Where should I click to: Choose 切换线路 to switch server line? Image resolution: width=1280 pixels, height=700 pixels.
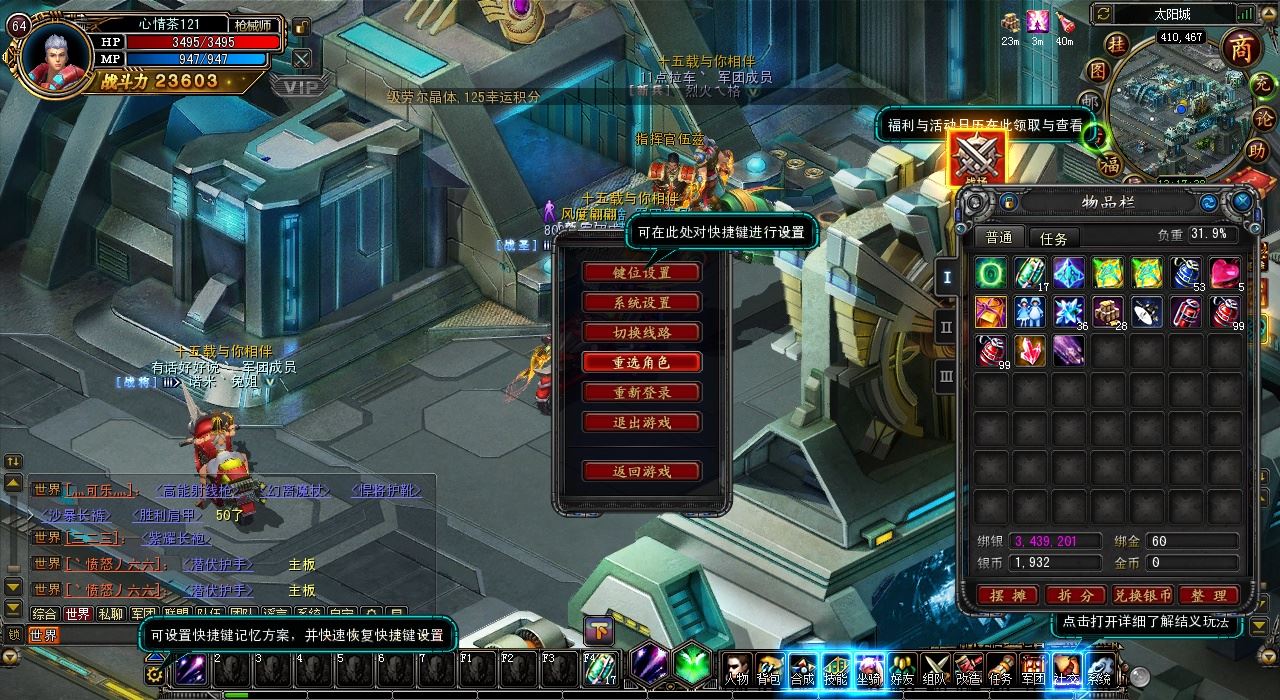[641, 332]
